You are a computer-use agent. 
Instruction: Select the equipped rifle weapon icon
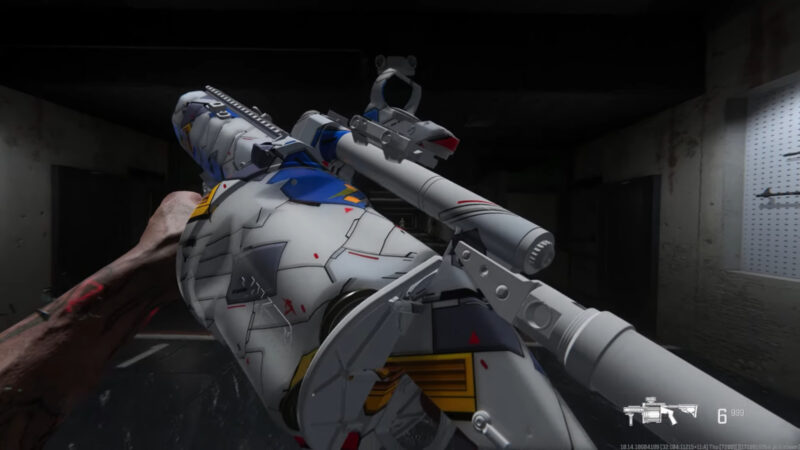tap(661, 414)
